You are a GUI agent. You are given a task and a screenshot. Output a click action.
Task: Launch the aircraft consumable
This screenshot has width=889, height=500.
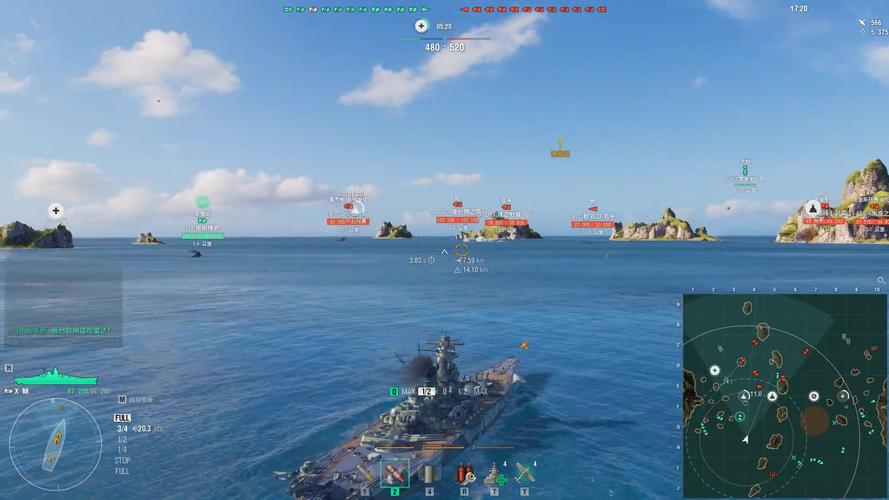[524, 473]
